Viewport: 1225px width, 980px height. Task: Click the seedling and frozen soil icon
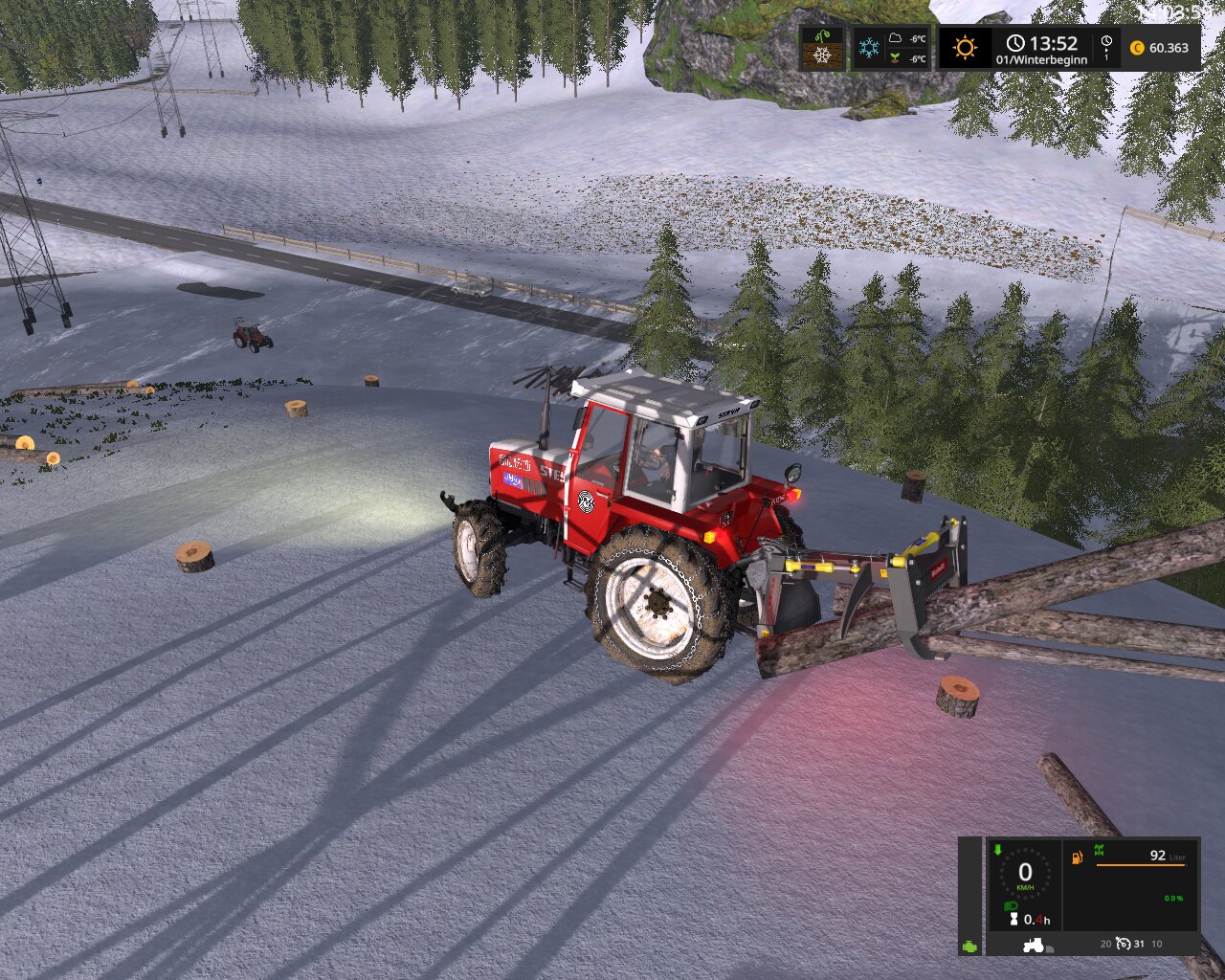(x=823, y=48)
